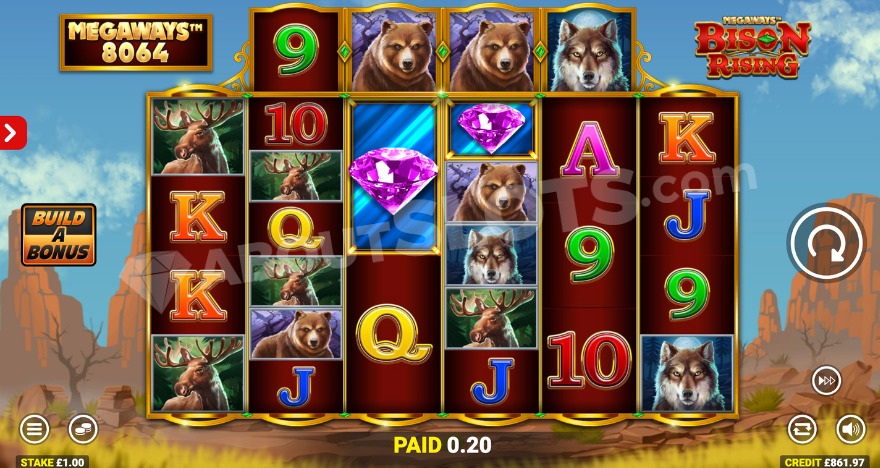880x468 pixels.
Task: Expand the red arrow side panel
Action: coord(12,132)
